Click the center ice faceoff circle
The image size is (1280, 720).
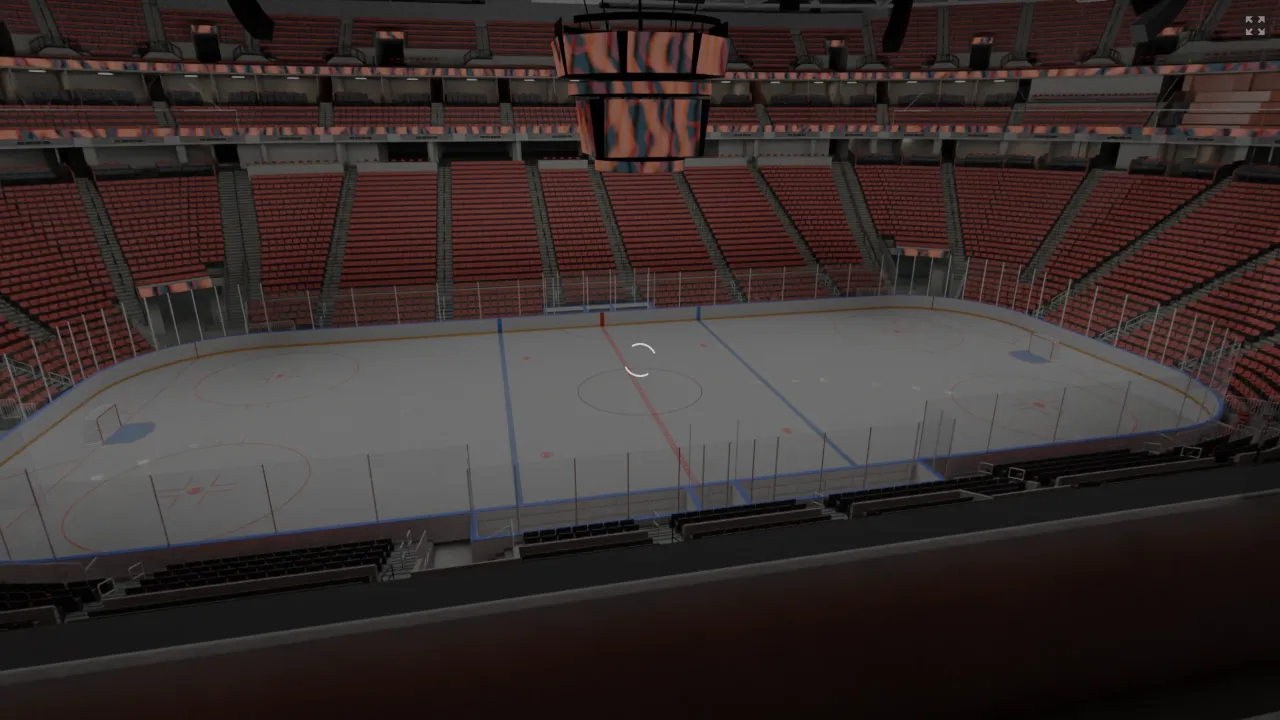[640, 392]
